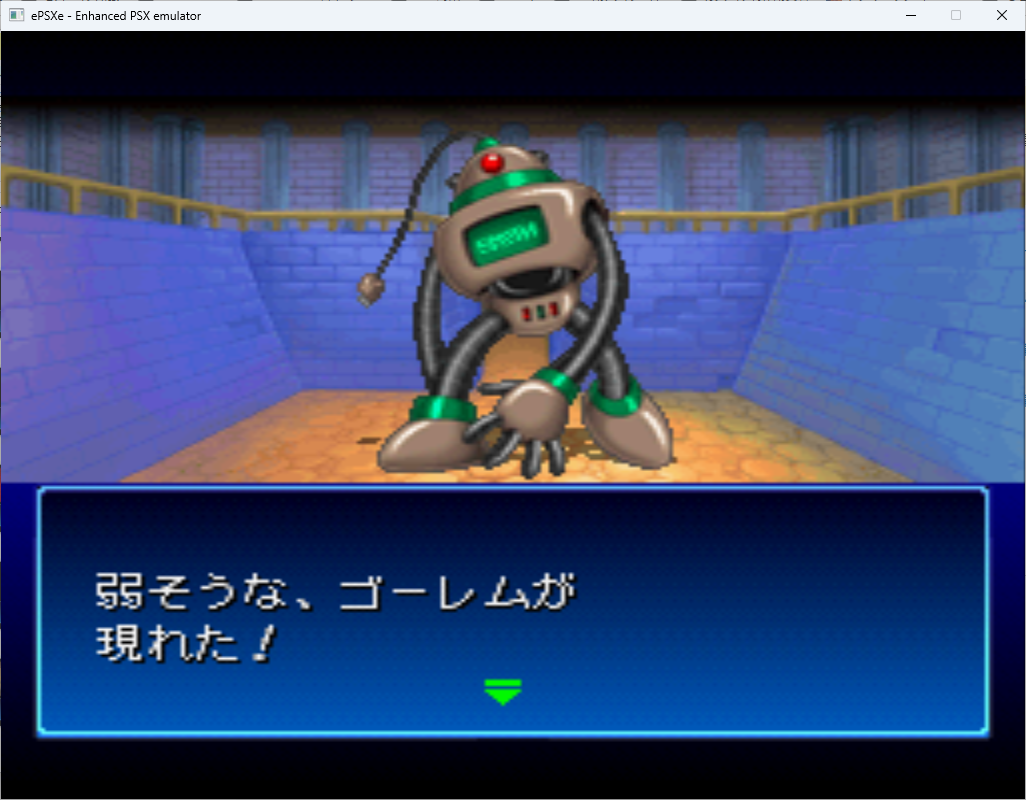Screen dimensions: 1026x800
Task: Minimize the ePSXe window
Action: pyautogui.click(x=910, y=15)
